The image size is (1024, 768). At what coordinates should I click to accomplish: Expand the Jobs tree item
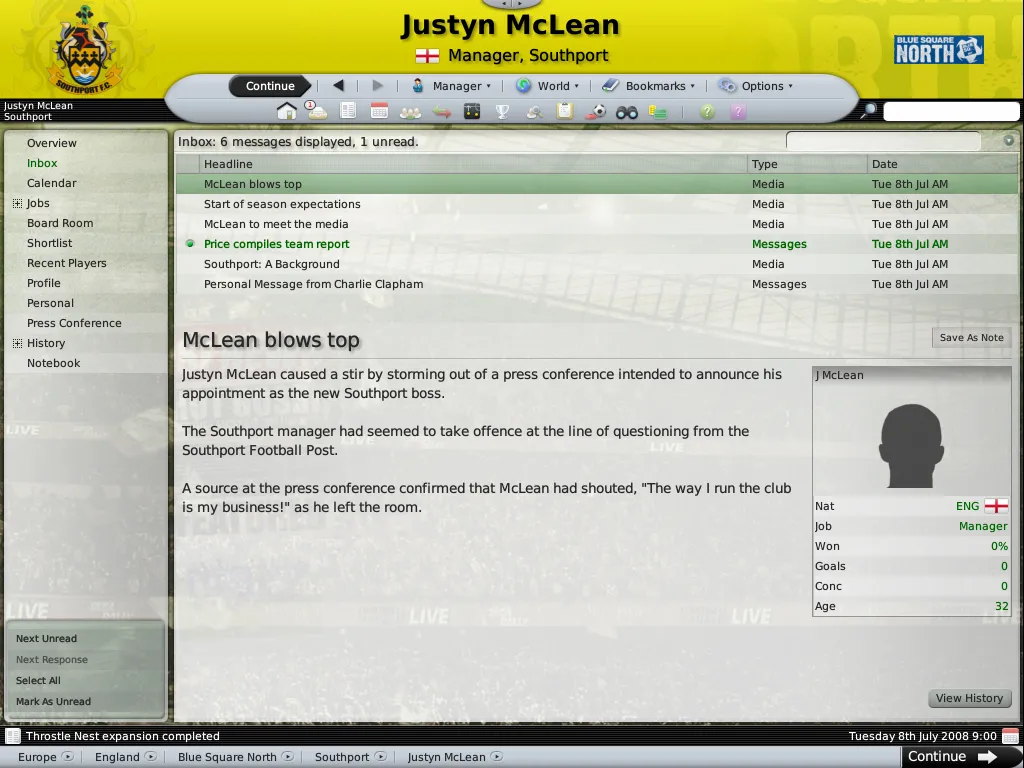(x=17, y=203)
